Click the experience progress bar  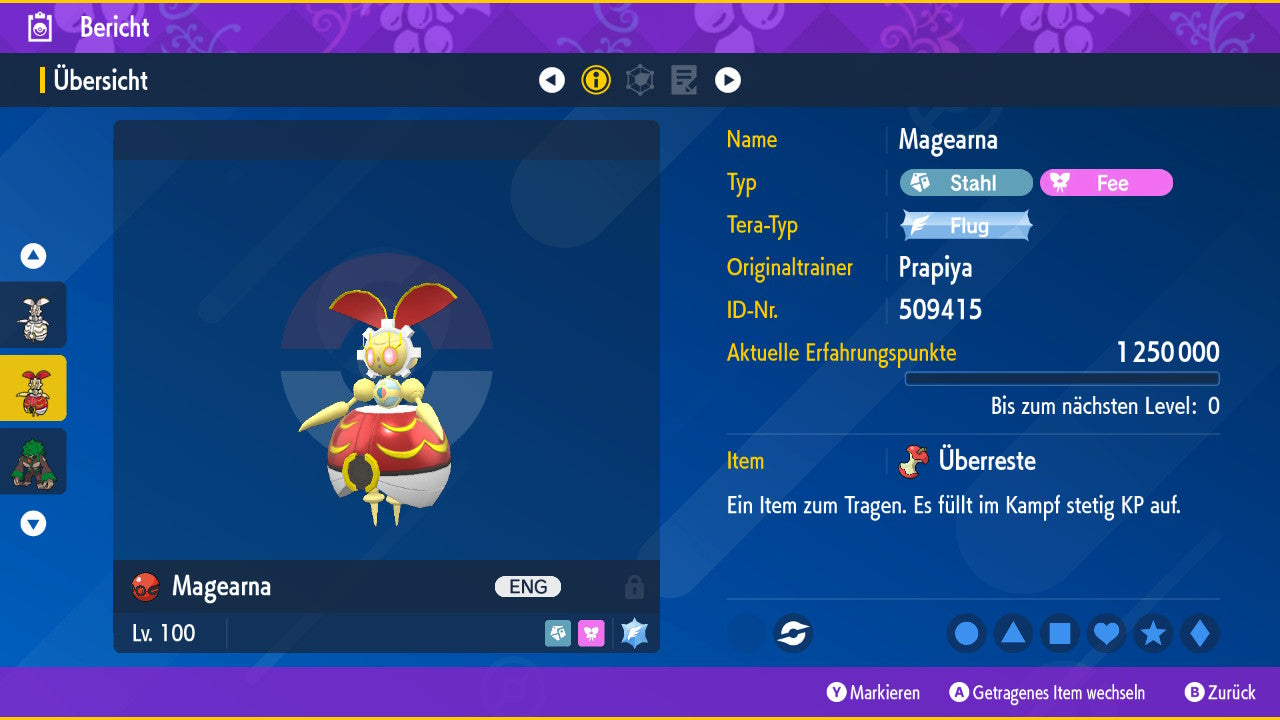click(x=1062, y=379)
